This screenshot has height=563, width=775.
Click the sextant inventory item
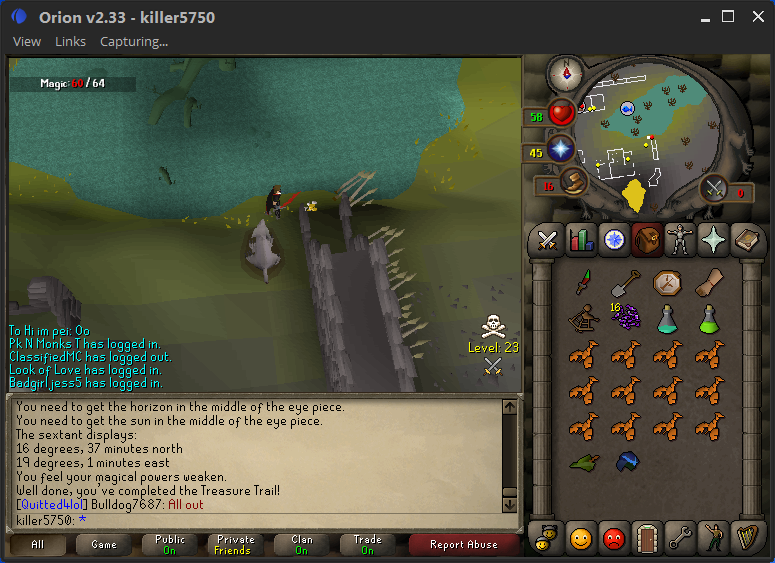tap(583, 320)
